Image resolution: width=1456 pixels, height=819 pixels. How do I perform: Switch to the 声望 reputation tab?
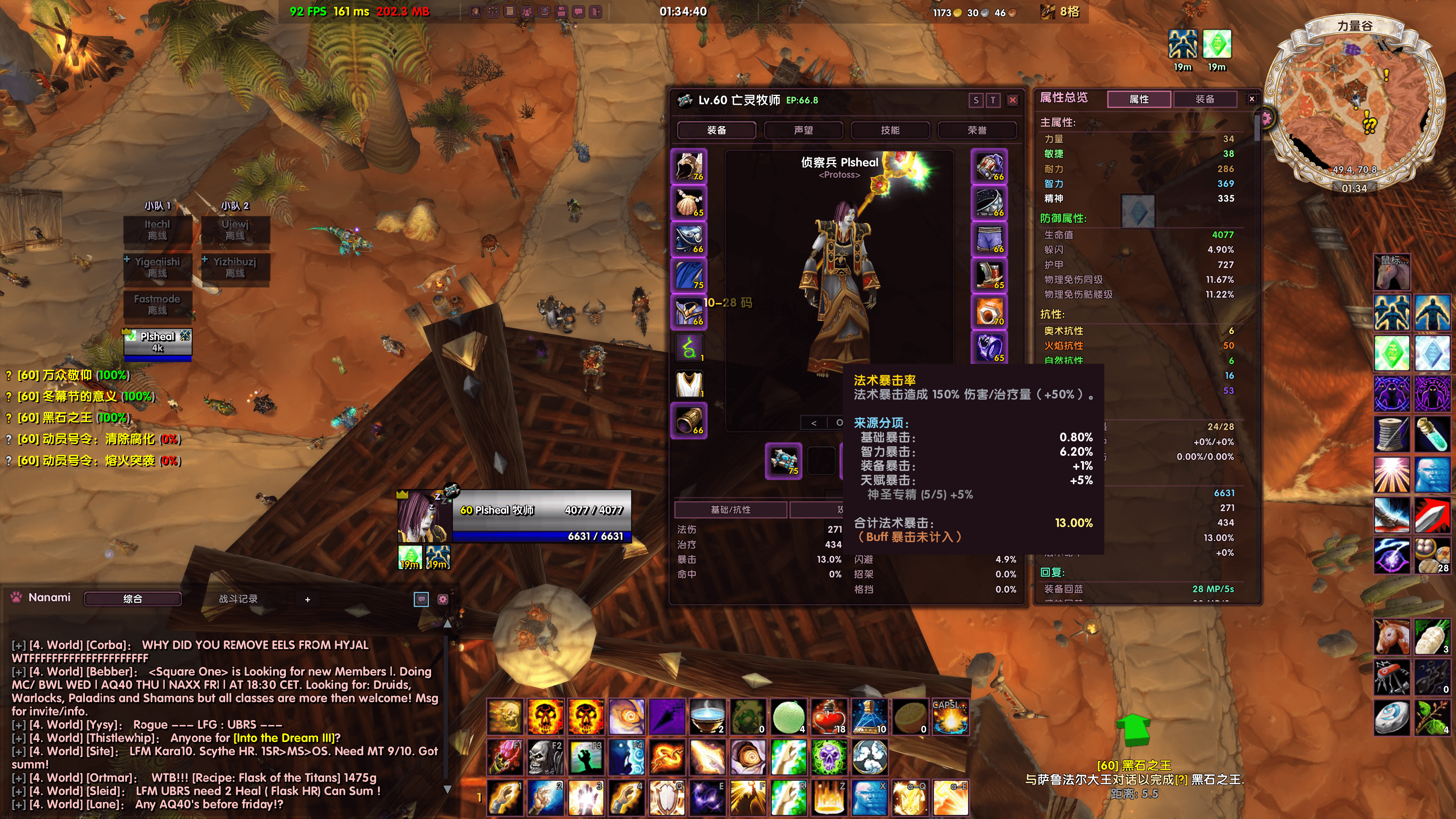[803, 130]
